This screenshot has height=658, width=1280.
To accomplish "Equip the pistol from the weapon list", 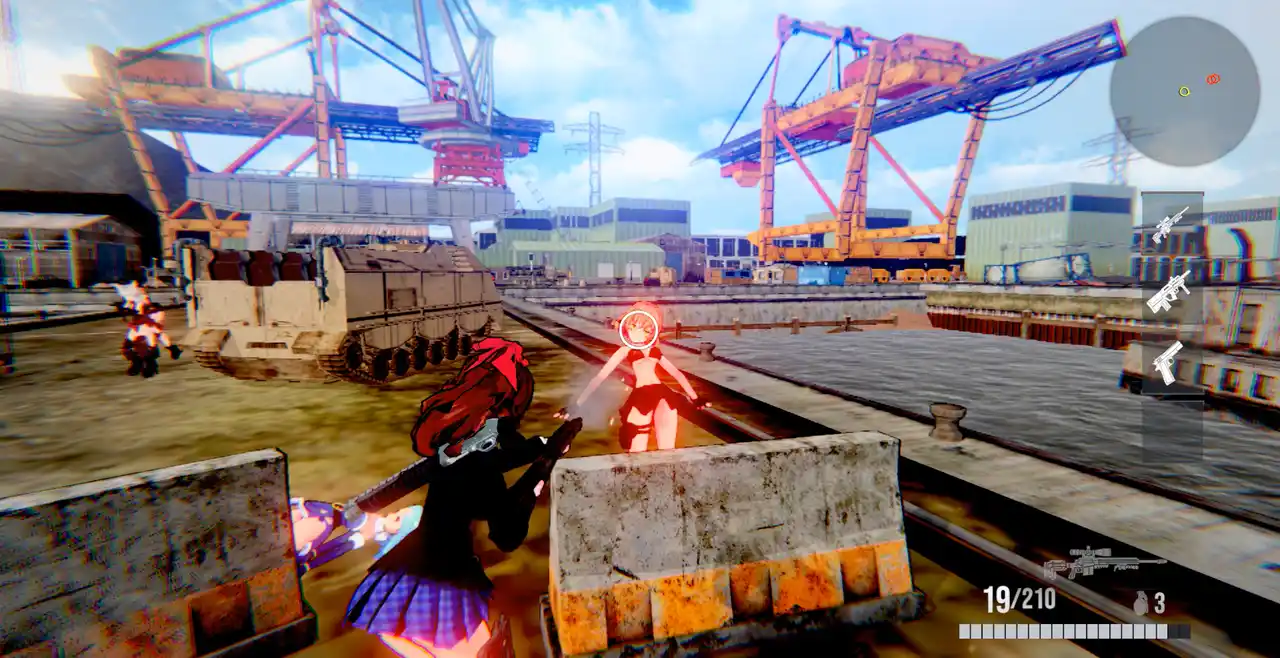I will (1167, 362).
